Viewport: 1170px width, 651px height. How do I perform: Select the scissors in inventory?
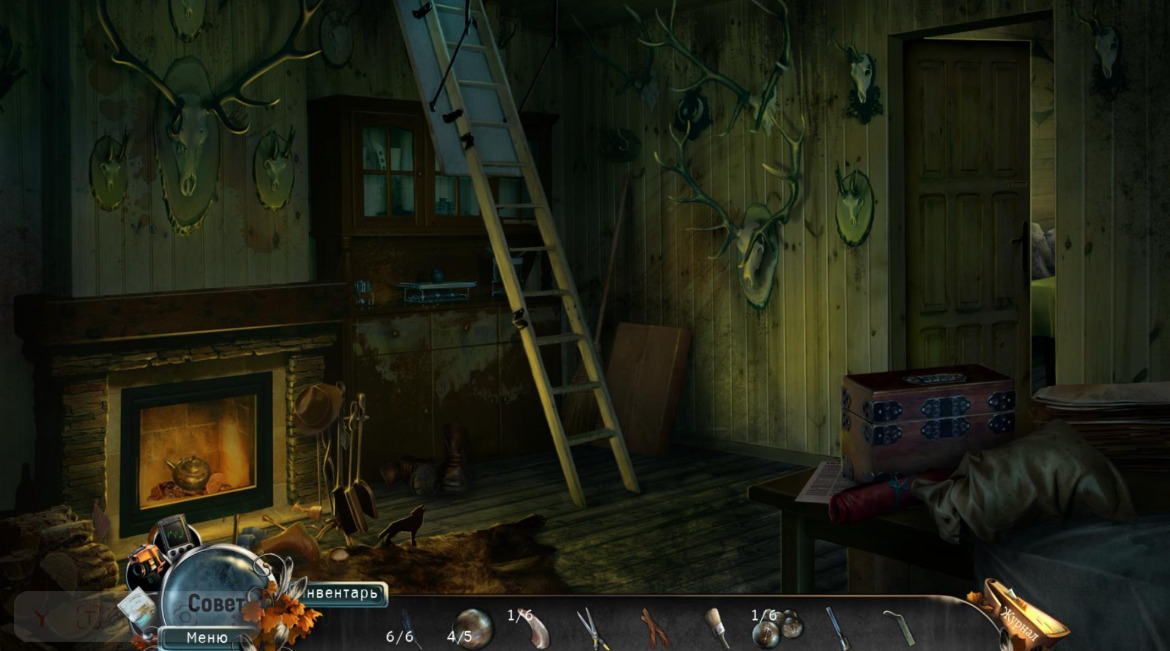tap(593, 628)
